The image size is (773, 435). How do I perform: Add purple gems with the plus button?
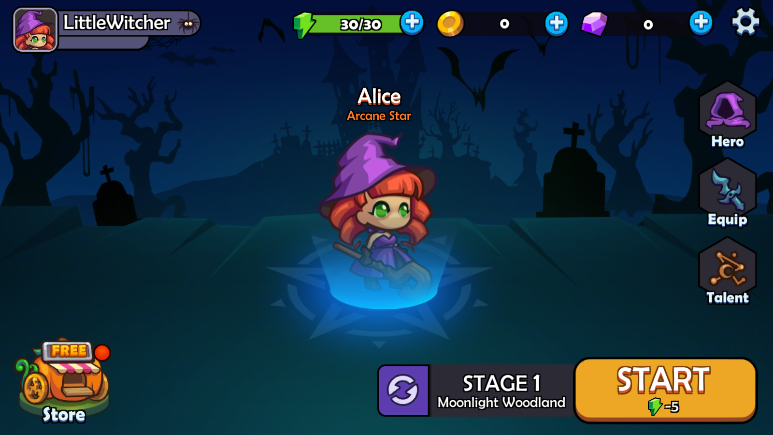701,22
